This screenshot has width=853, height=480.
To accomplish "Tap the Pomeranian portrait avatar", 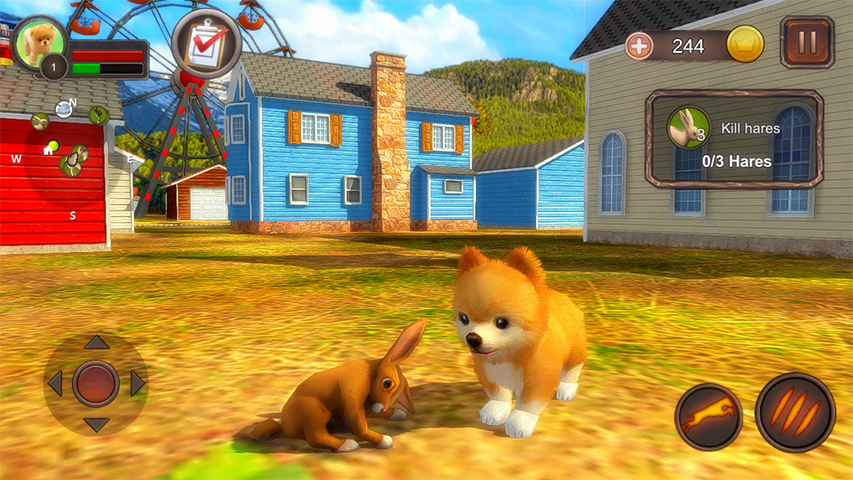I will pos(41,42).
